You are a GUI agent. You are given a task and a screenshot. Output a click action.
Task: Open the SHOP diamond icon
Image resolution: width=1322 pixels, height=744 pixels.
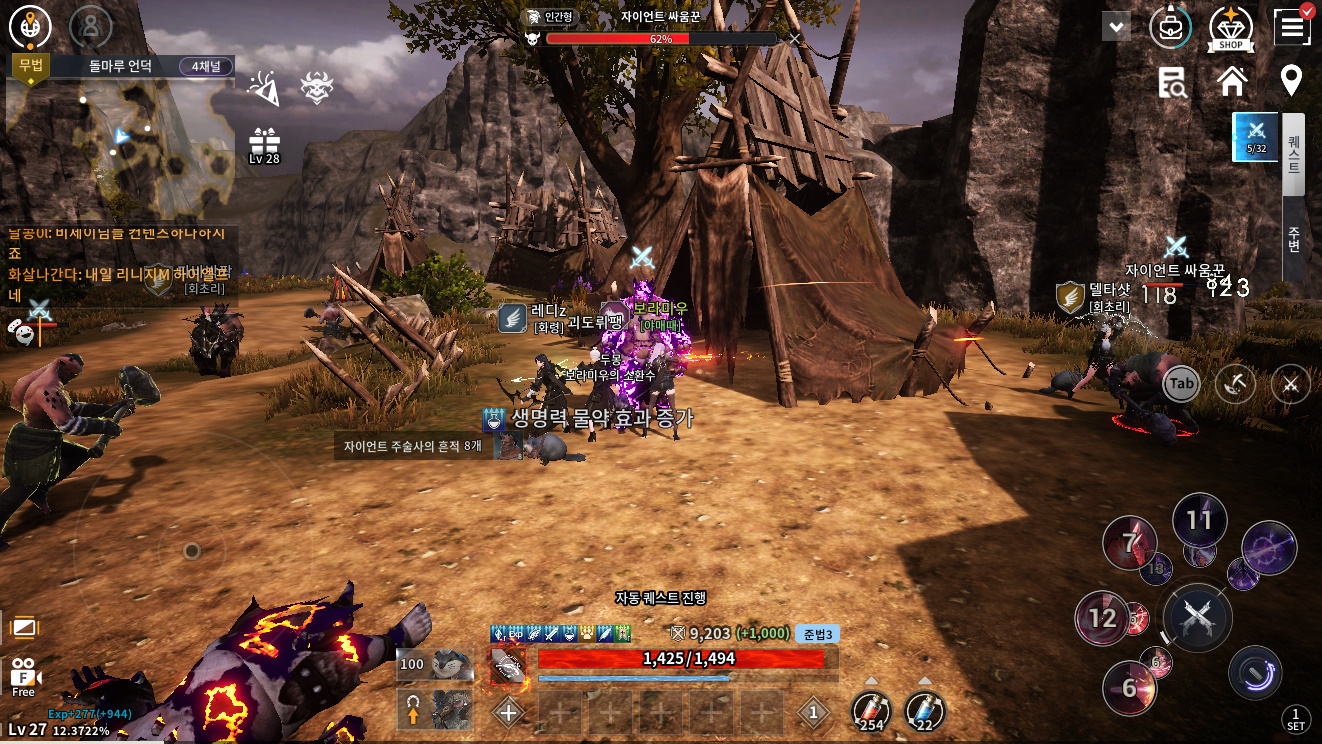[1231, 29]
